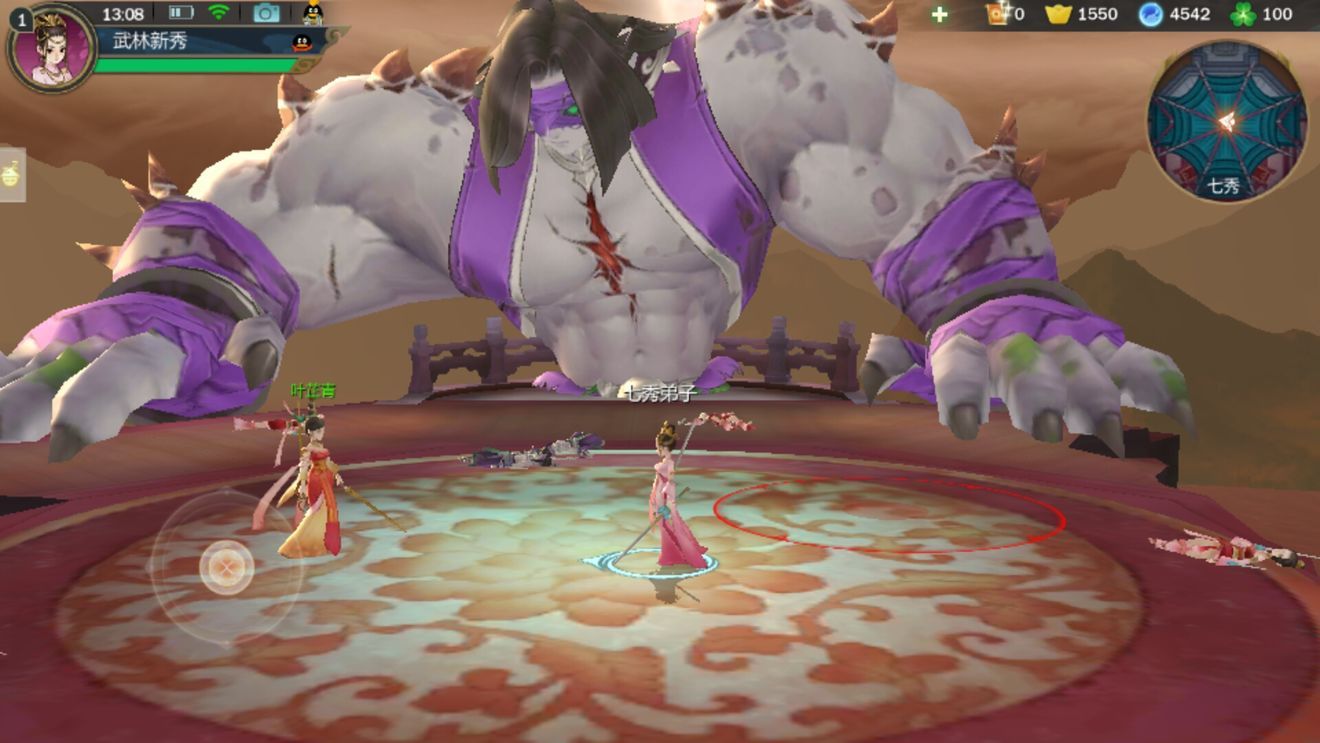Click the QQ penguin icon in the top bar

tap(313, 13)
